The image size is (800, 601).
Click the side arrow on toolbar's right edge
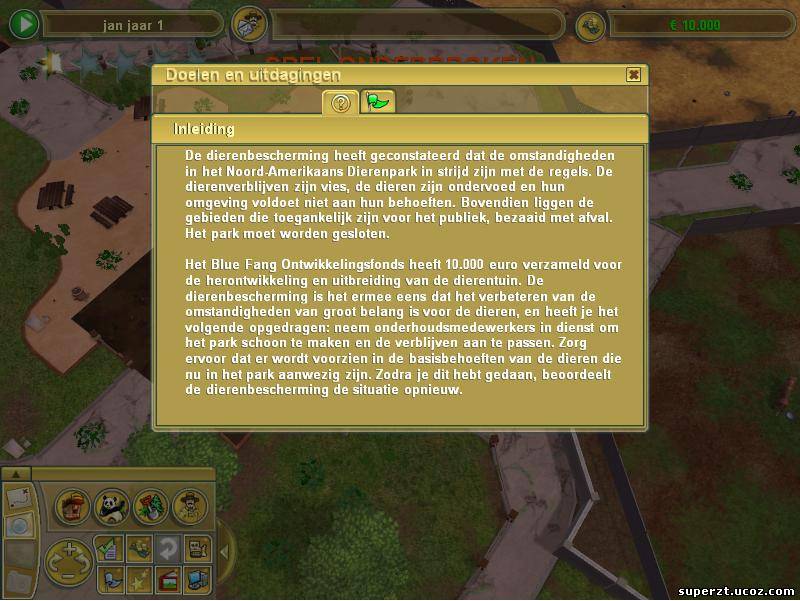[x=224, y=551]
